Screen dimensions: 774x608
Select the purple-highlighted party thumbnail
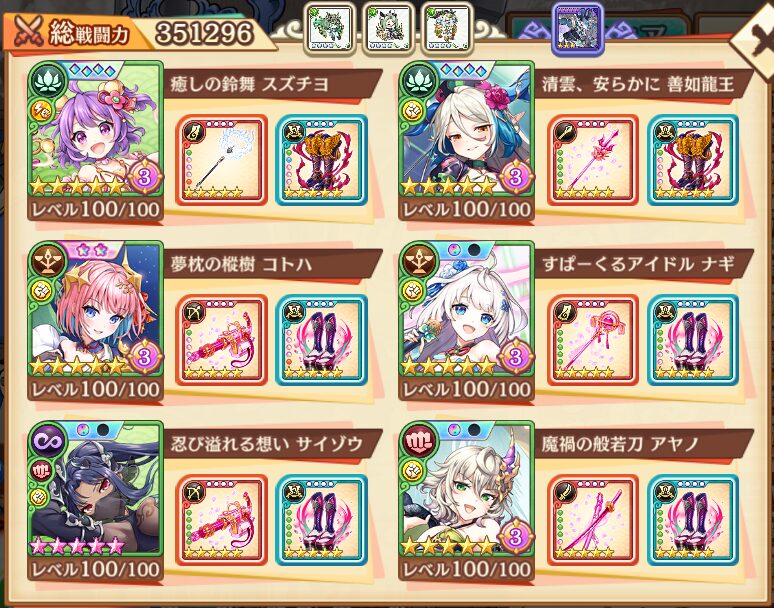[x=578, y=27]
